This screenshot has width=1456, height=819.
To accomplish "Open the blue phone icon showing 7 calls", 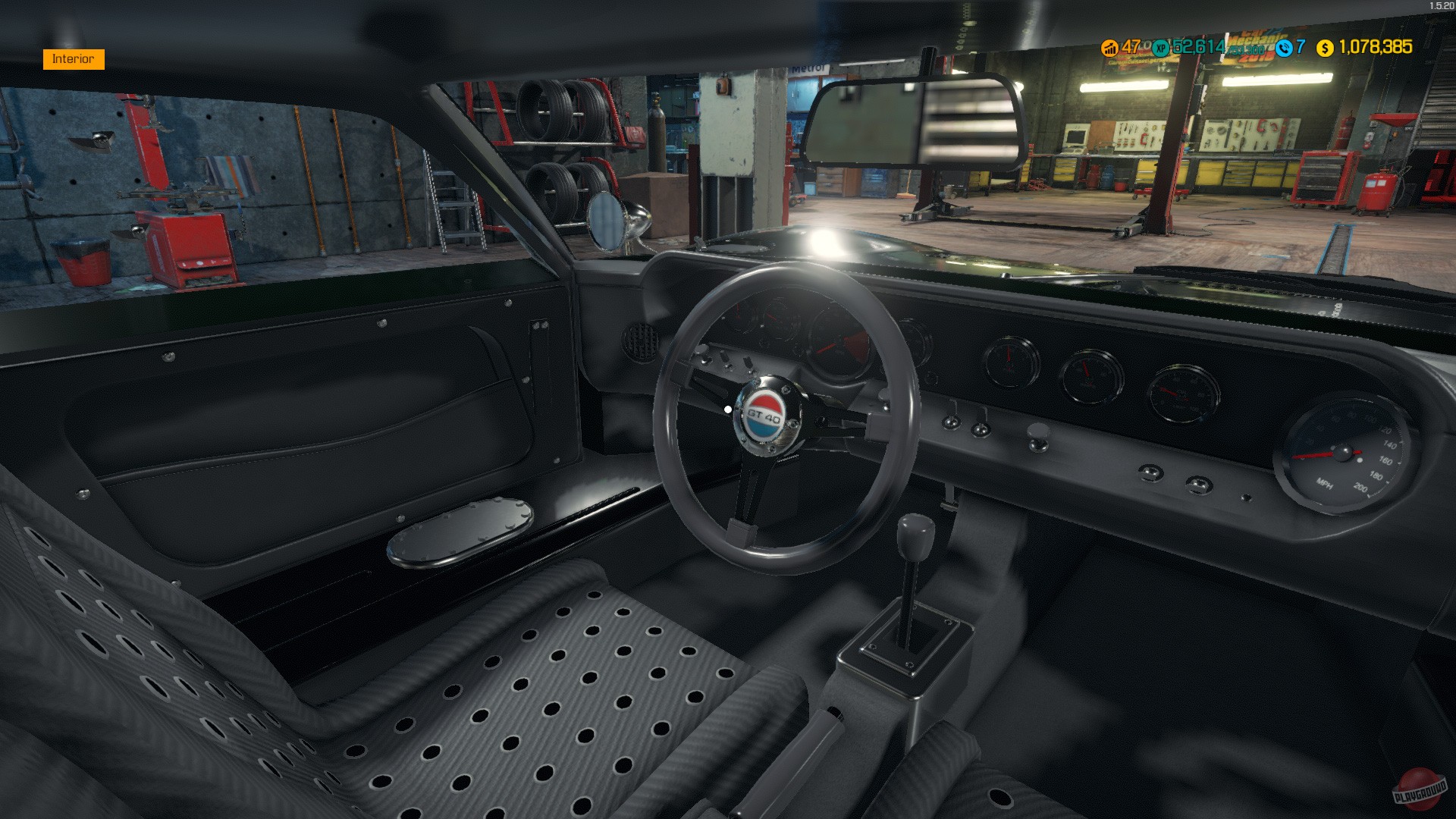I will click(1283, 47).
